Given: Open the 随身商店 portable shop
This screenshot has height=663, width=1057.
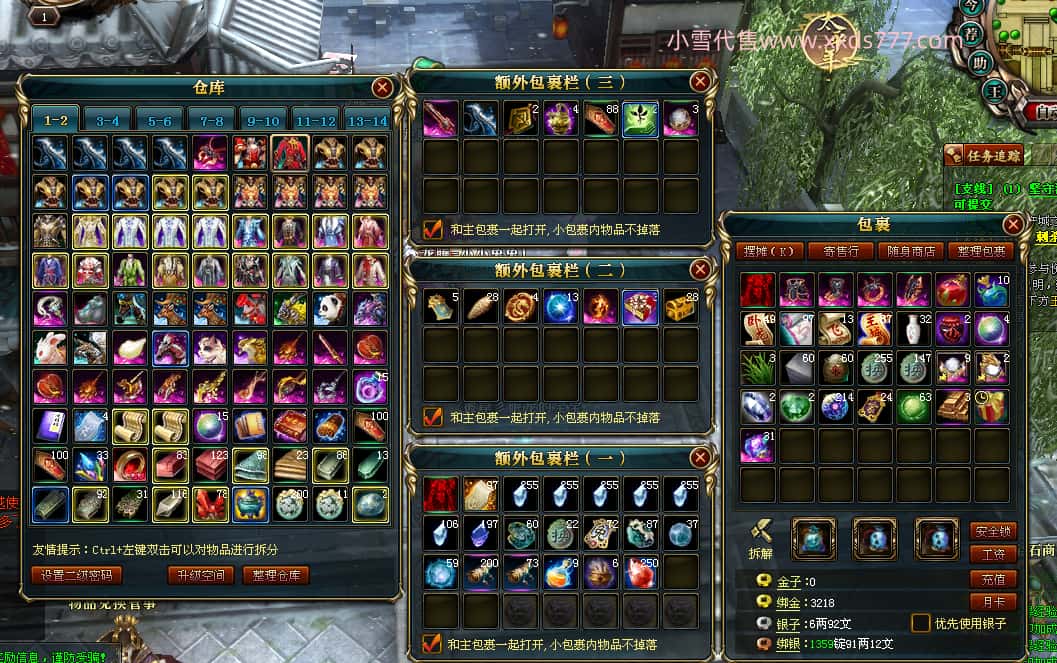Looking at the screenshot, I should tap(909, 251).
